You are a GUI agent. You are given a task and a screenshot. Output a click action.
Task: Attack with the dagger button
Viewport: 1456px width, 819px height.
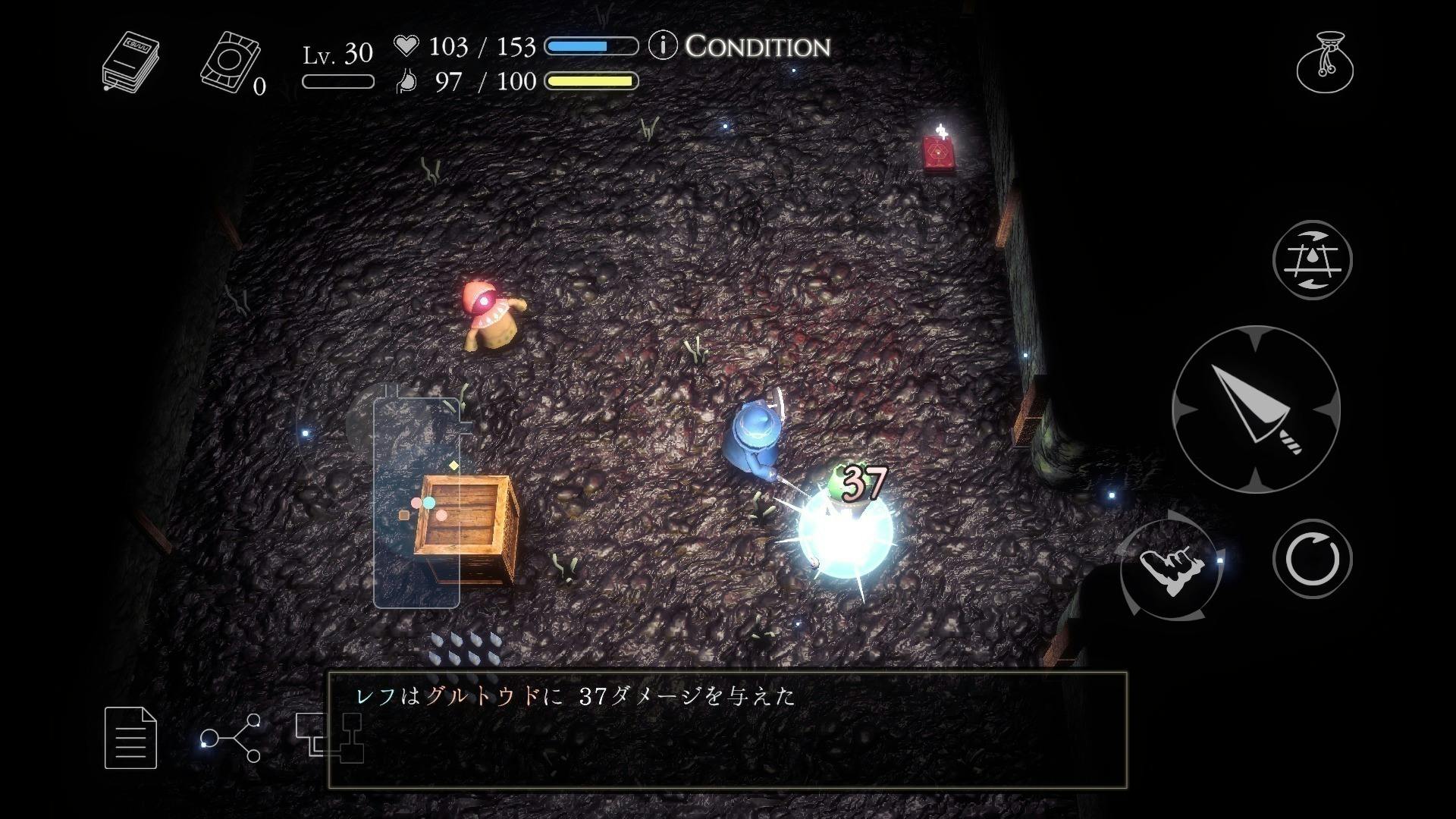1256,409
